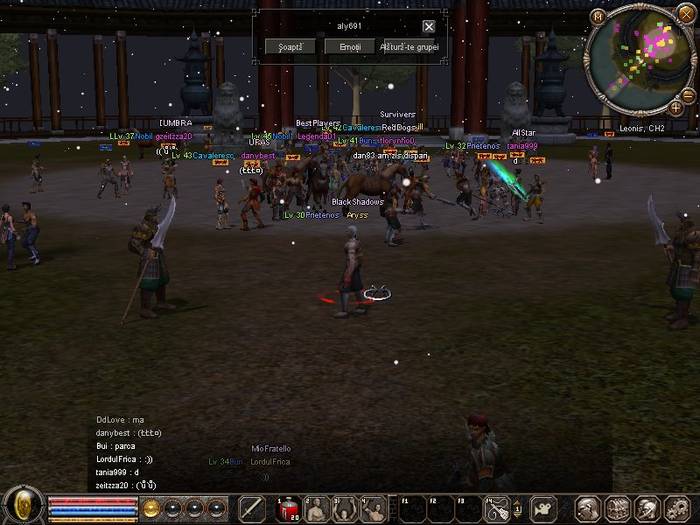Select the sword icon on the bottom bar
The width and height of the screenshot is (700, 525).
click(252, 509)
